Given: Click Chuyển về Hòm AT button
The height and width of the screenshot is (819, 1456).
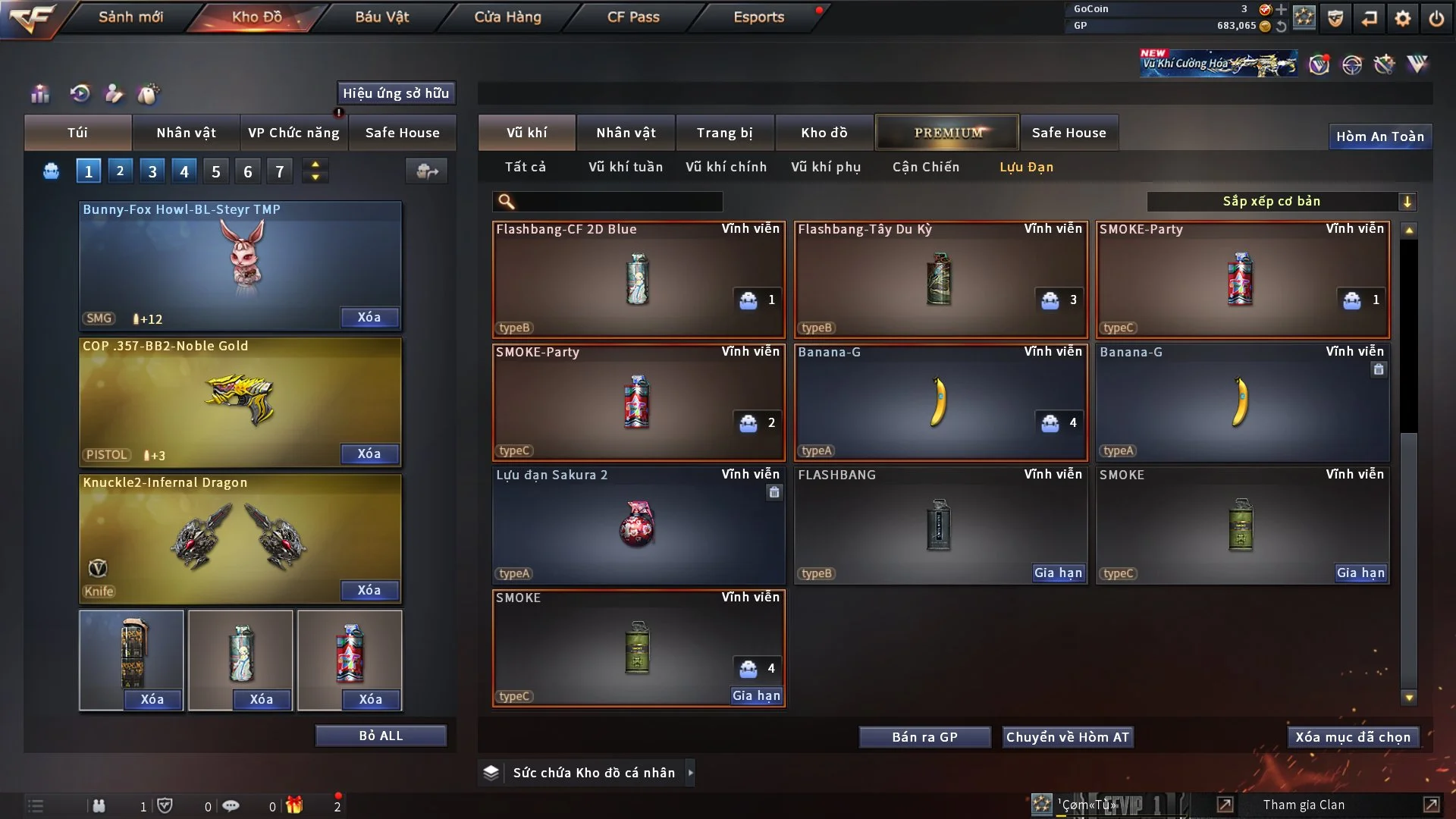Looking at the screenshot, I should [1067, 737].
